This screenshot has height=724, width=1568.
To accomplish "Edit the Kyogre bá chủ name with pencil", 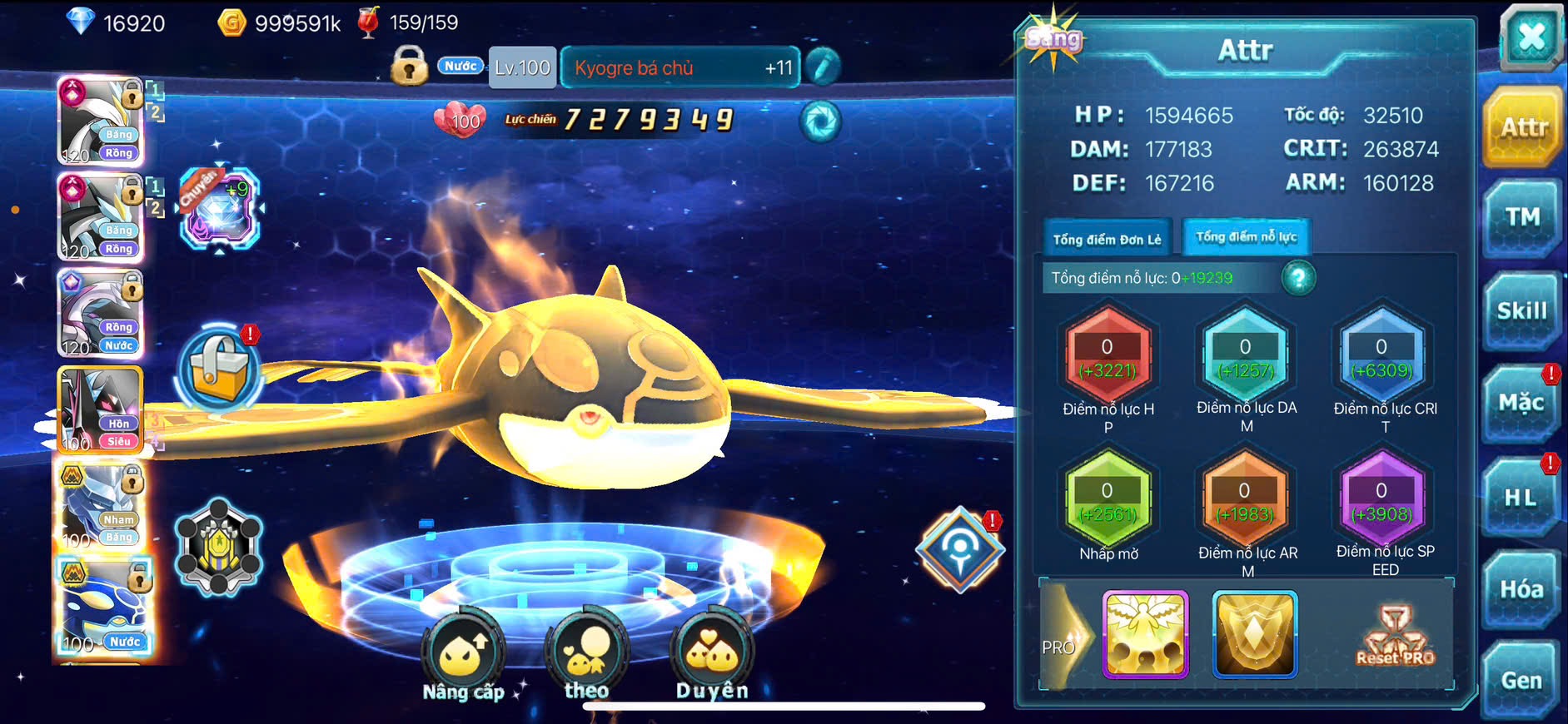I will click(823, 67).
